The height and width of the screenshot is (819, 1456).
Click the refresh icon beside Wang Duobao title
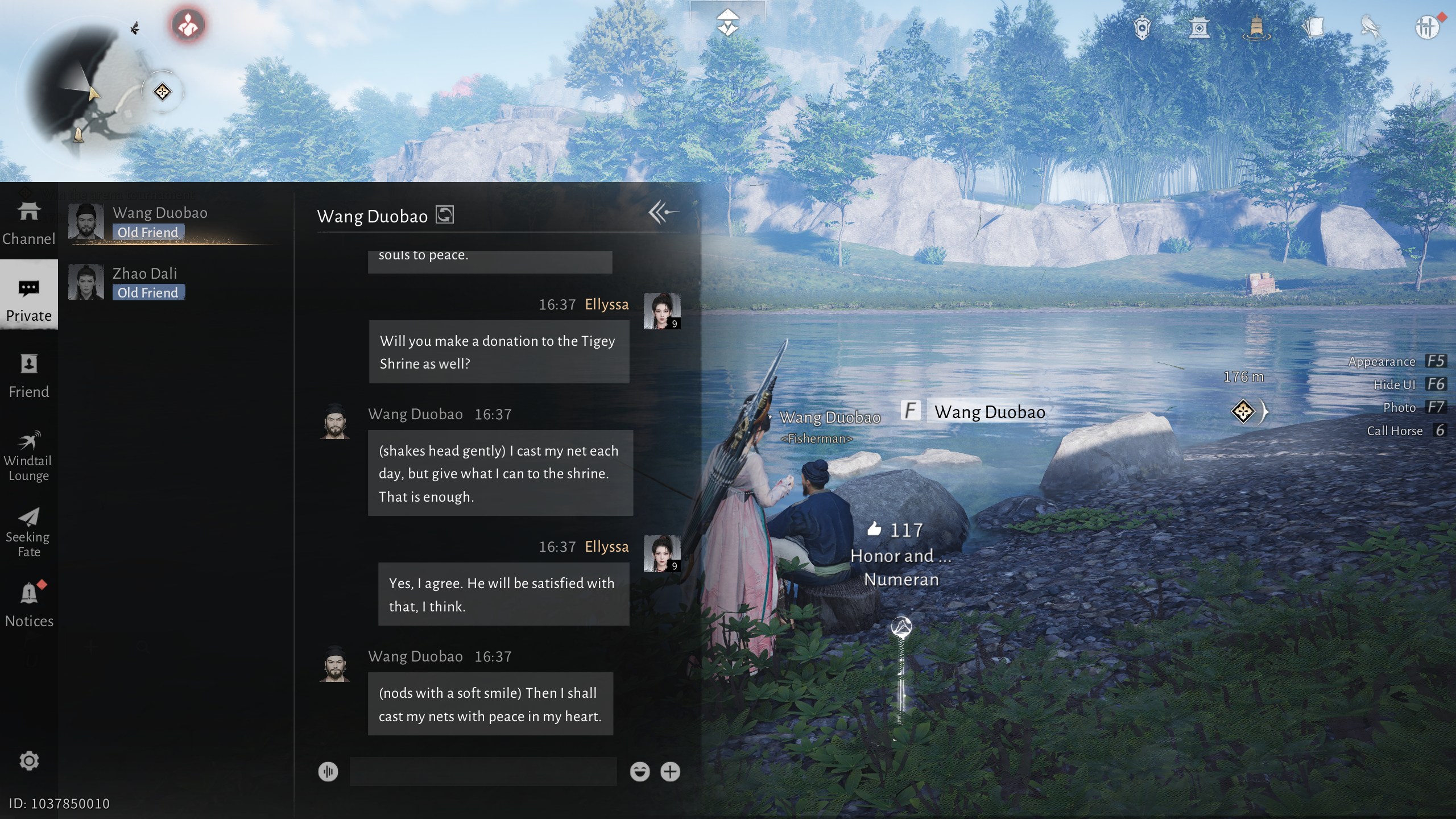coord(445,215)
